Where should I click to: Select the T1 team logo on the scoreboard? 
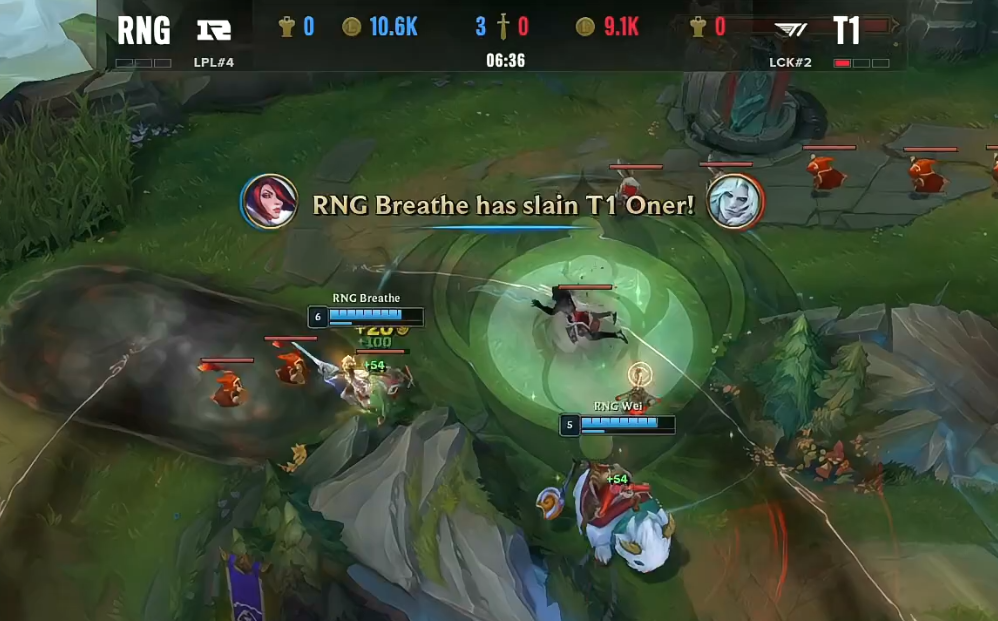point(791,30)
